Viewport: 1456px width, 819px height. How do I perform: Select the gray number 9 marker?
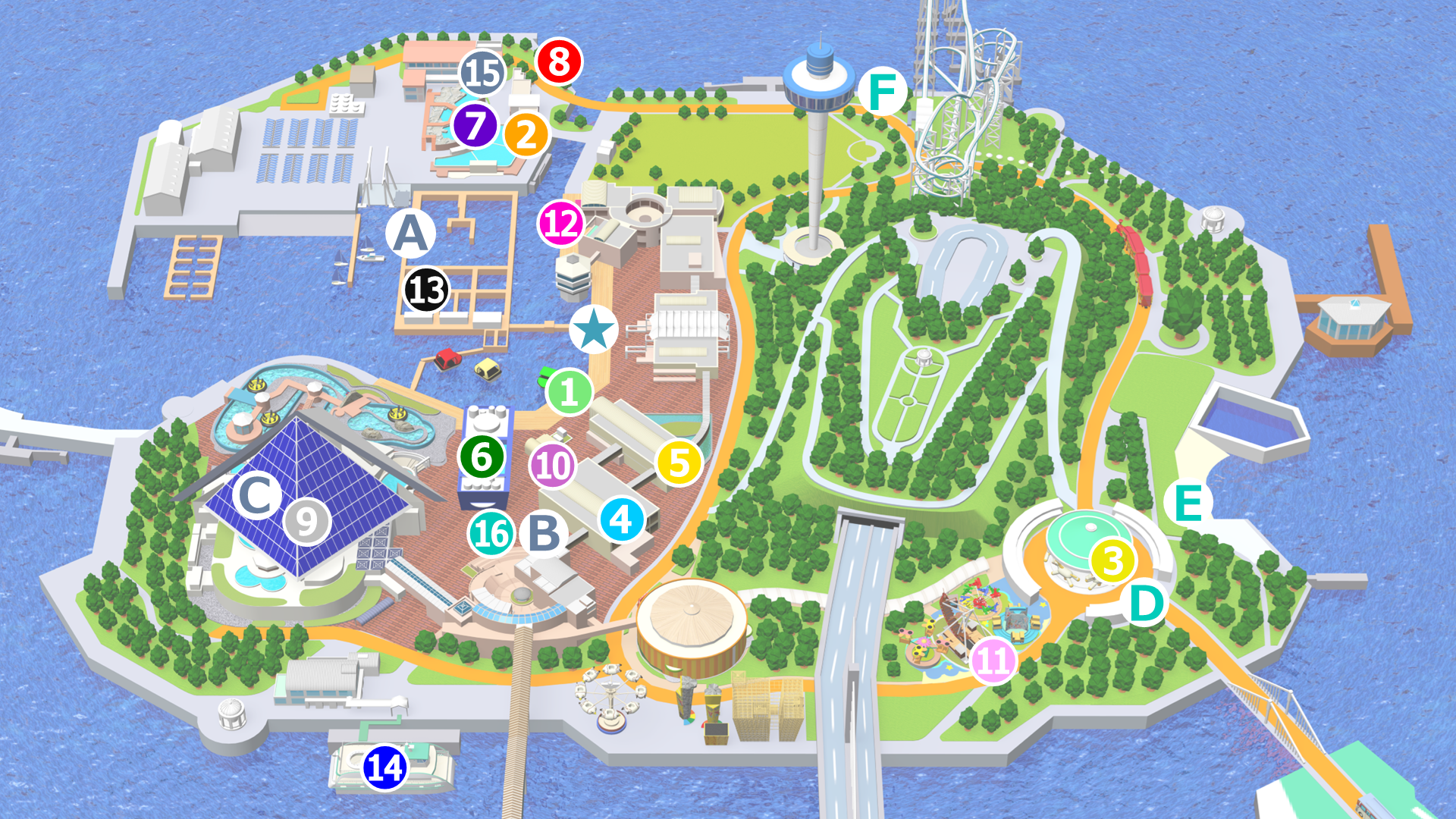(307, 522)
